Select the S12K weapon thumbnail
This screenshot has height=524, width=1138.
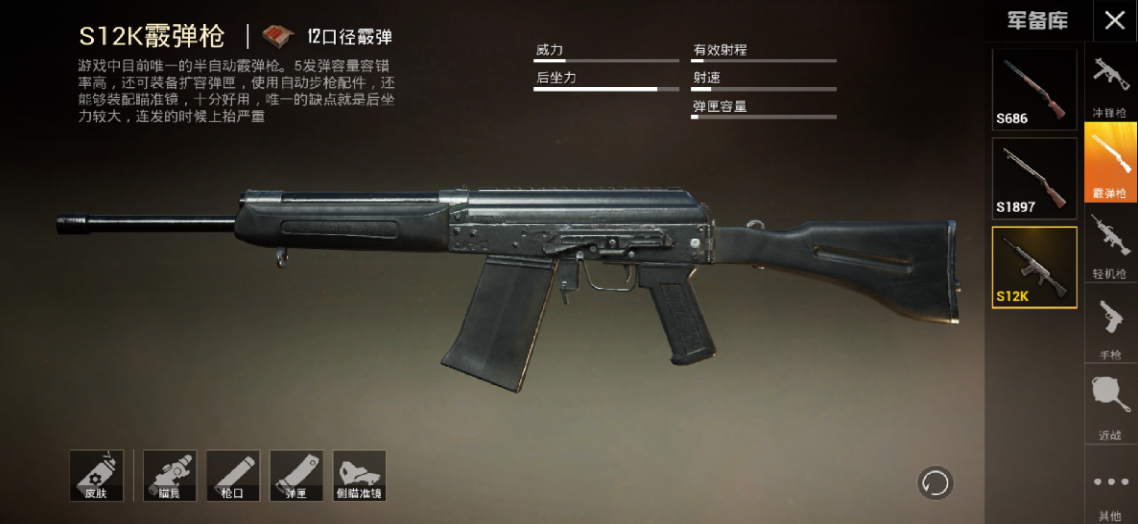1034,267
